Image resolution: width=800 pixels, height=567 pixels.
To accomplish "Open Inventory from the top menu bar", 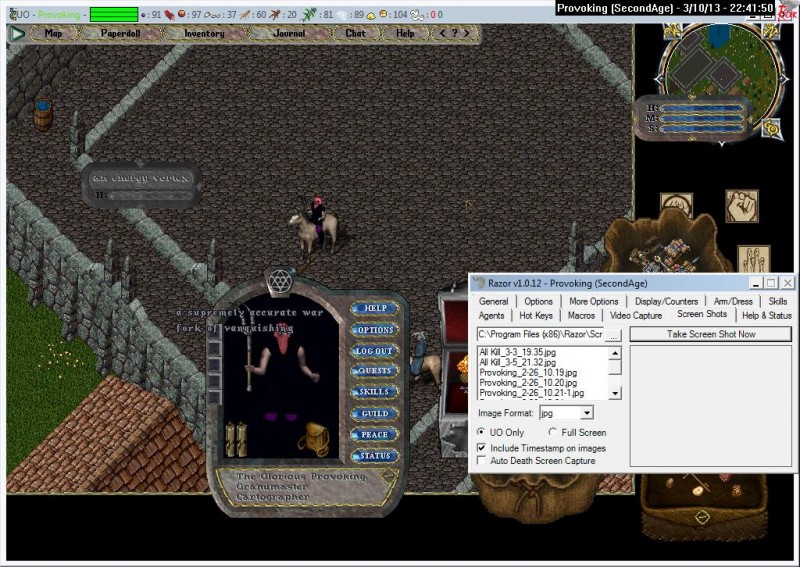I will (x=204, y=33).
